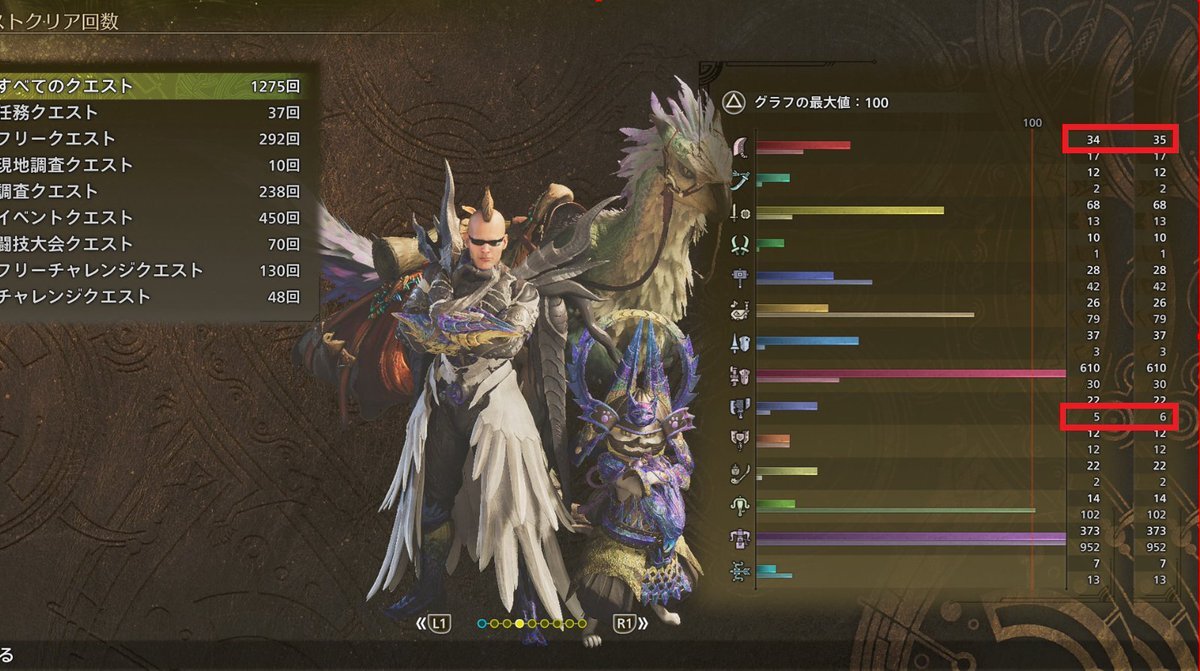Screen dimensions: 1200x671
Task: Choose the 任務クエスト entry
Action: point(150,112)
